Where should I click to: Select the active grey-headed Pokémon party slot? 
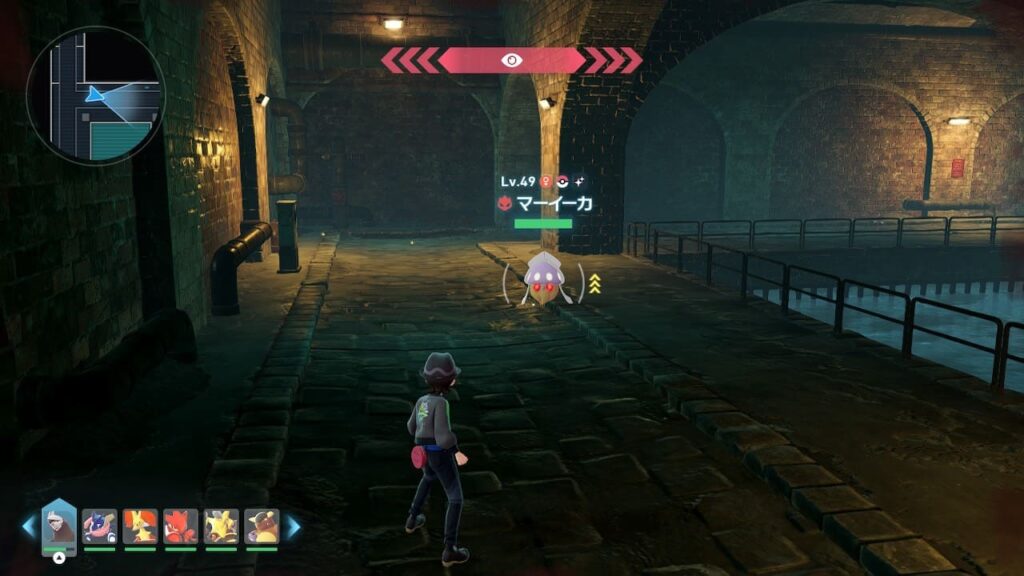59,525
